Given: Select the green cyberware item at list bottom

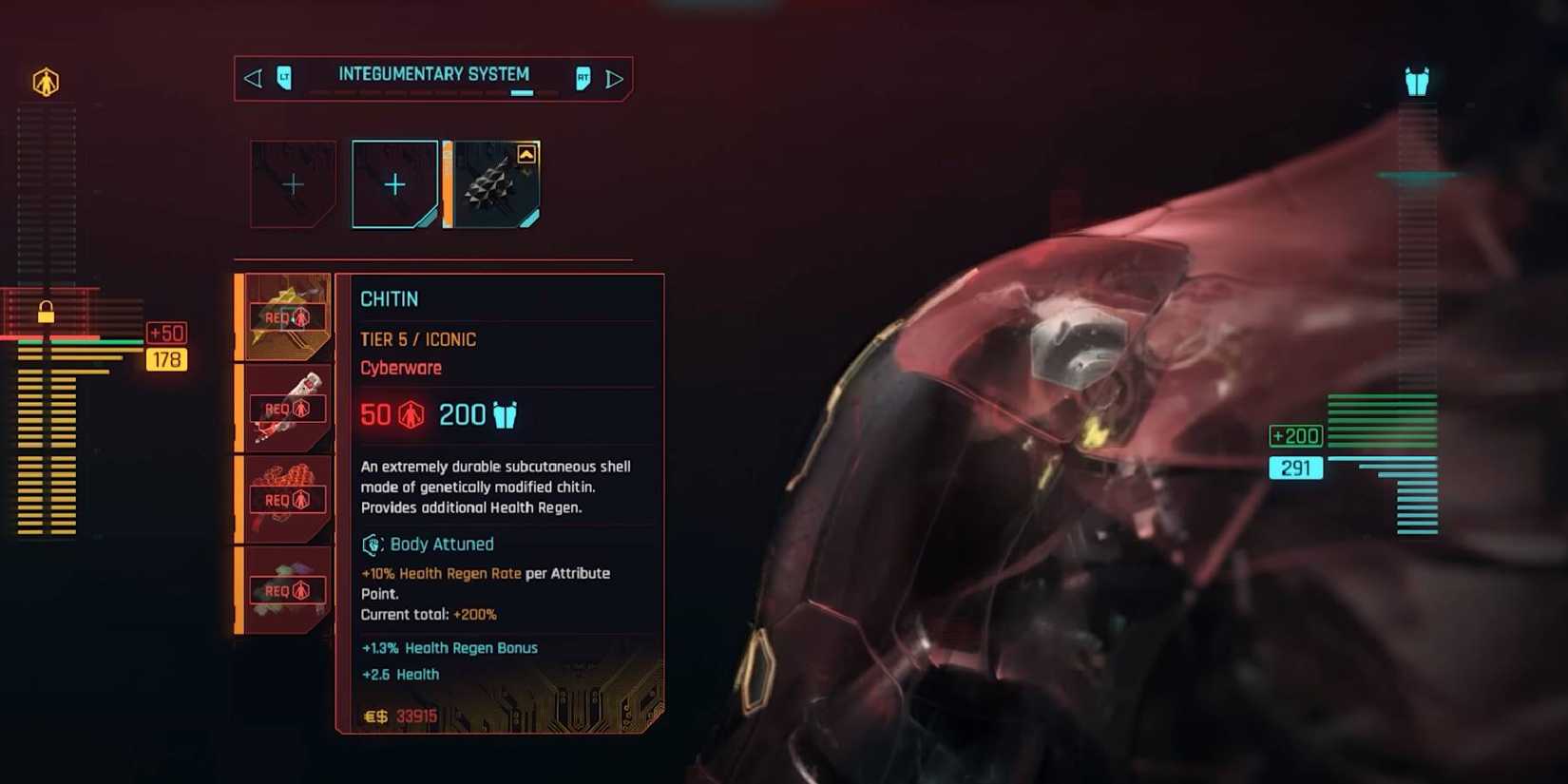Looking at the screenshot, I should click(x=285, y=589).
